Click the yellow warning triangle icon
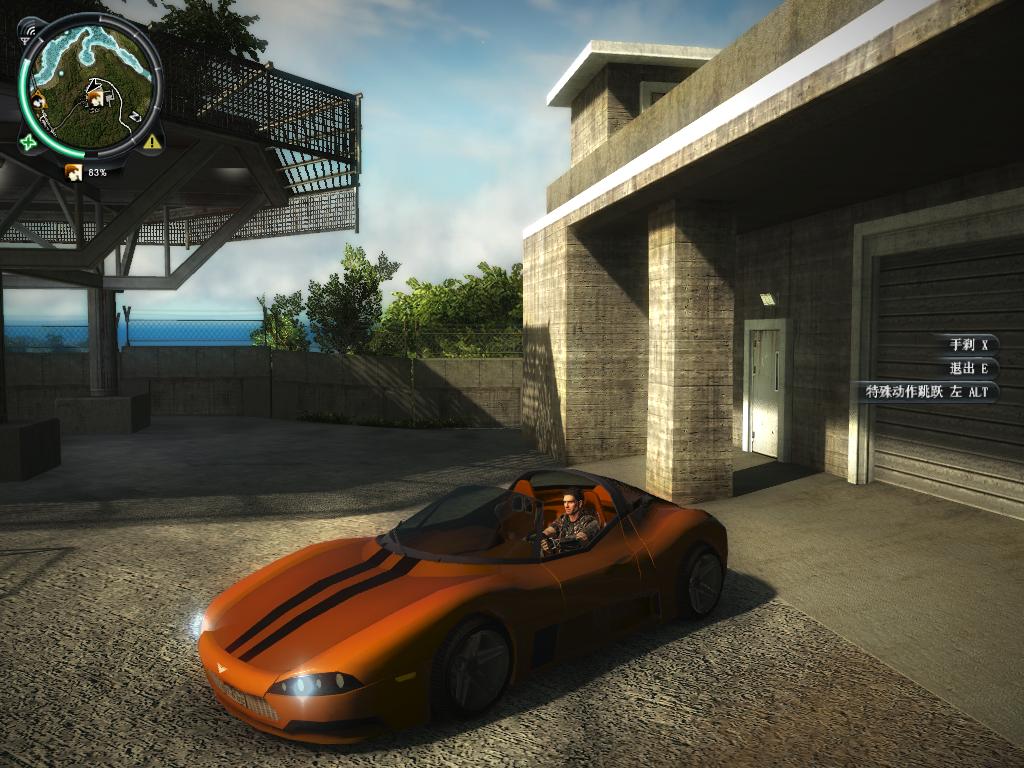Image resolution: width=1024 pixels, height=768 pixels. click(x=152, y=142)
